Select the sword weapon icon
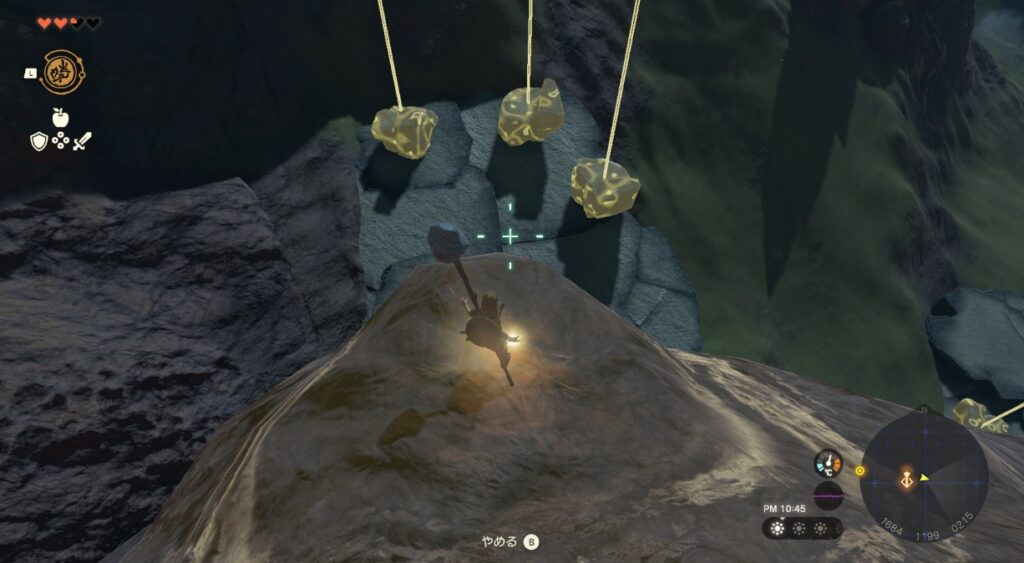The width and height of the screenshot is (1024, 563). 82,141
